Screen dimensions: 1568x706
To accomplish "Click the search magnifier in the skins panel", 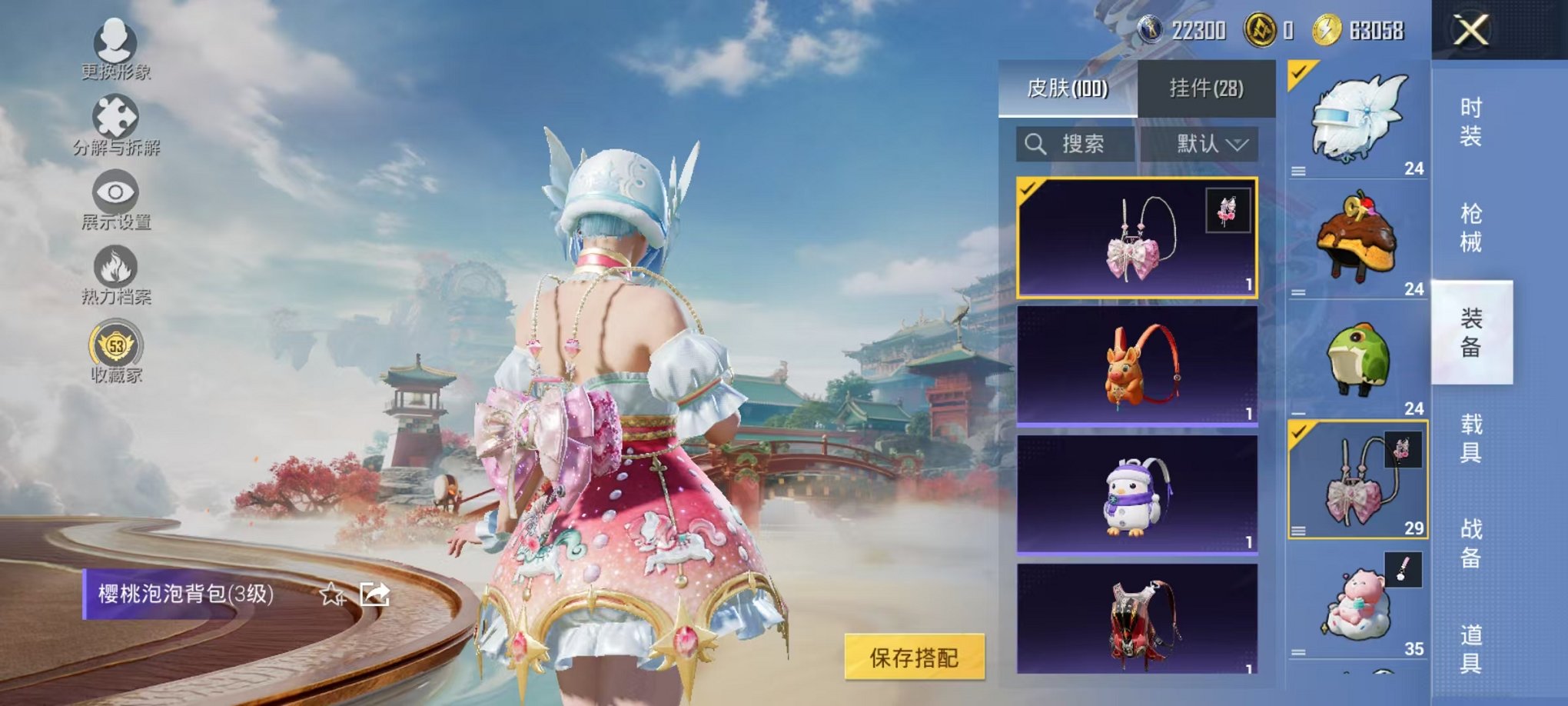I will pyautogui.click(x=1035, y=145).
